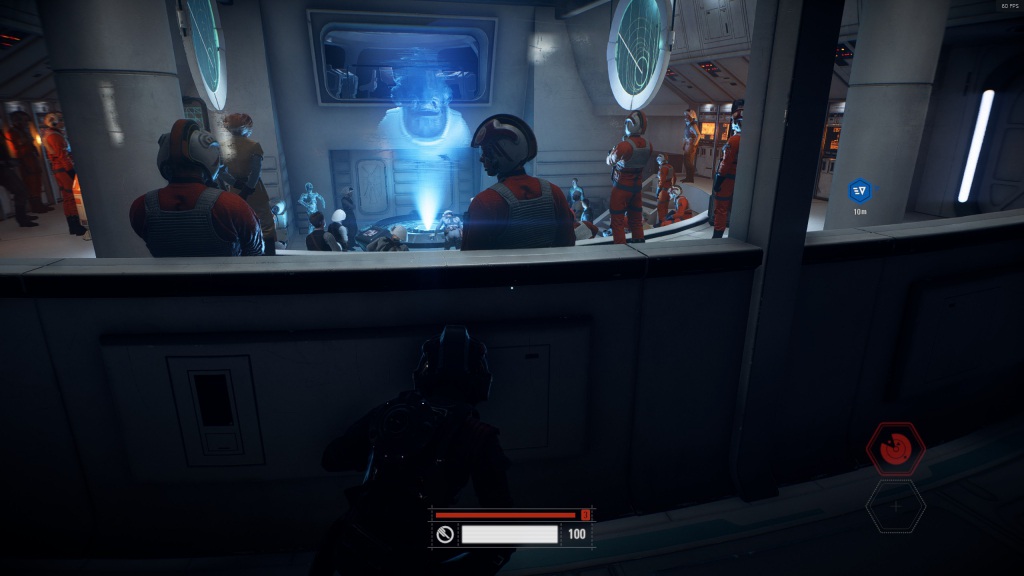Click the empty plus ability slot
Image resolution: width=1024 pixels, height=576 pixels.
pos(895,506)
